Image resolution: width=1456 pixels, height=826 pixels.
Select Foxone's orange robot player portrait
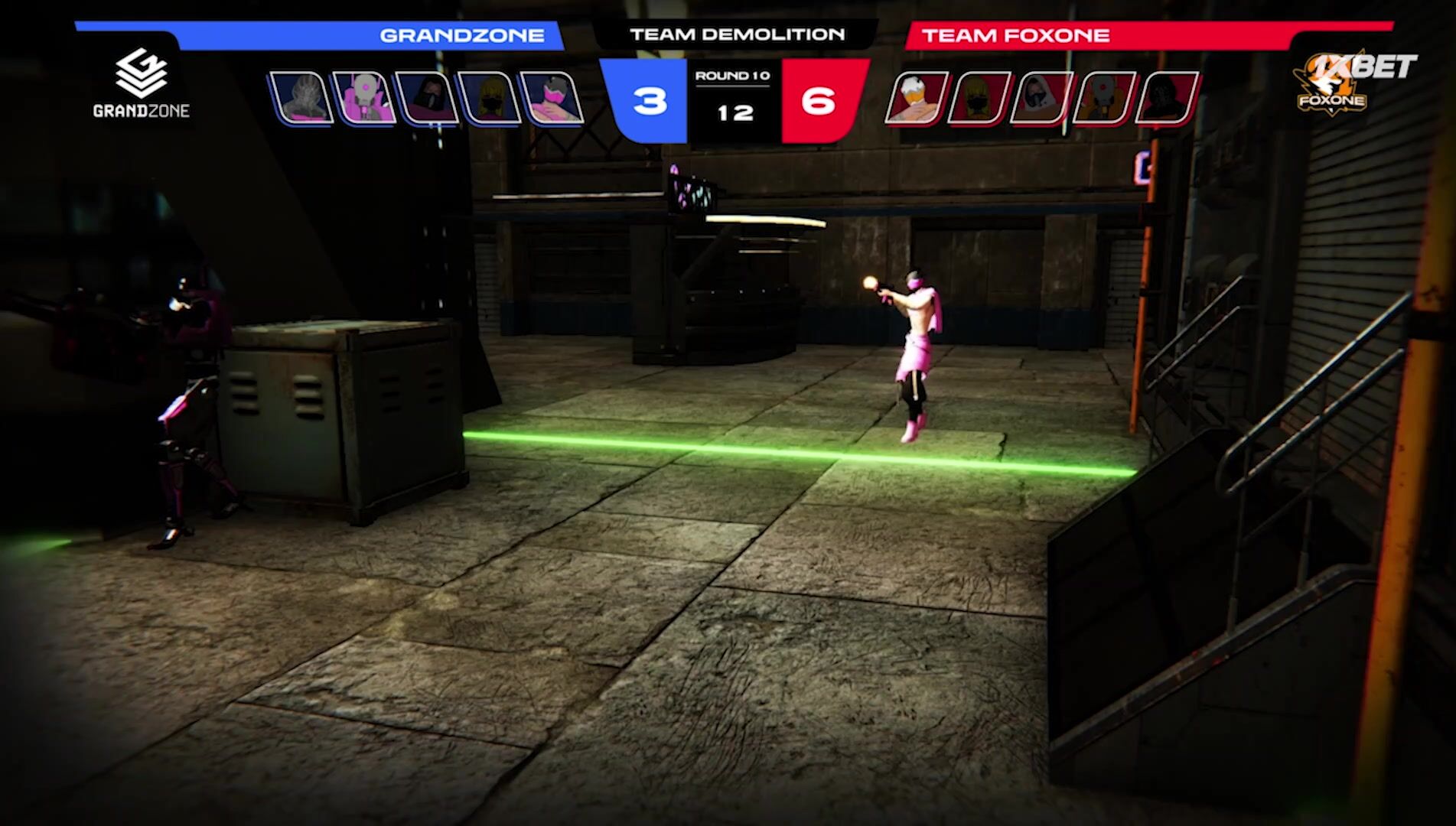pyautogui.click(x=1105, y=98)
